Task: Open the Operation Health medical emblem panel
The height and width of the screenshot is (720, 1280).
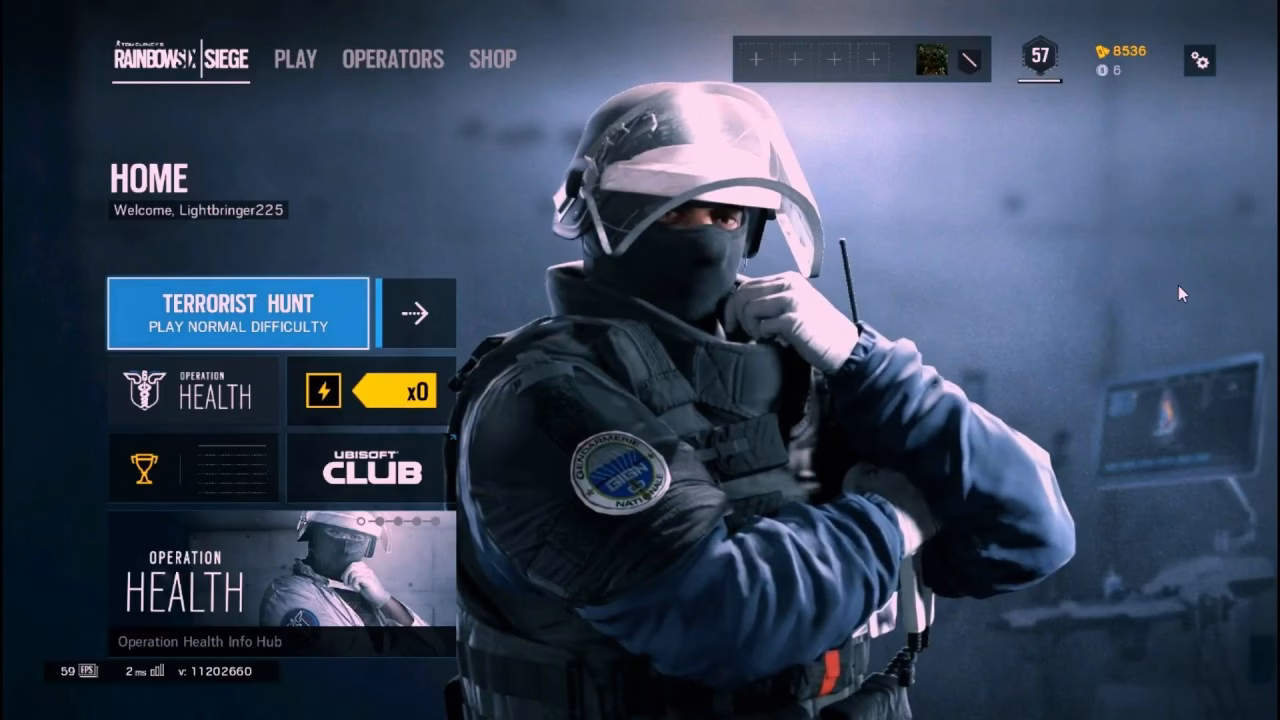Action: click(192, 390)
